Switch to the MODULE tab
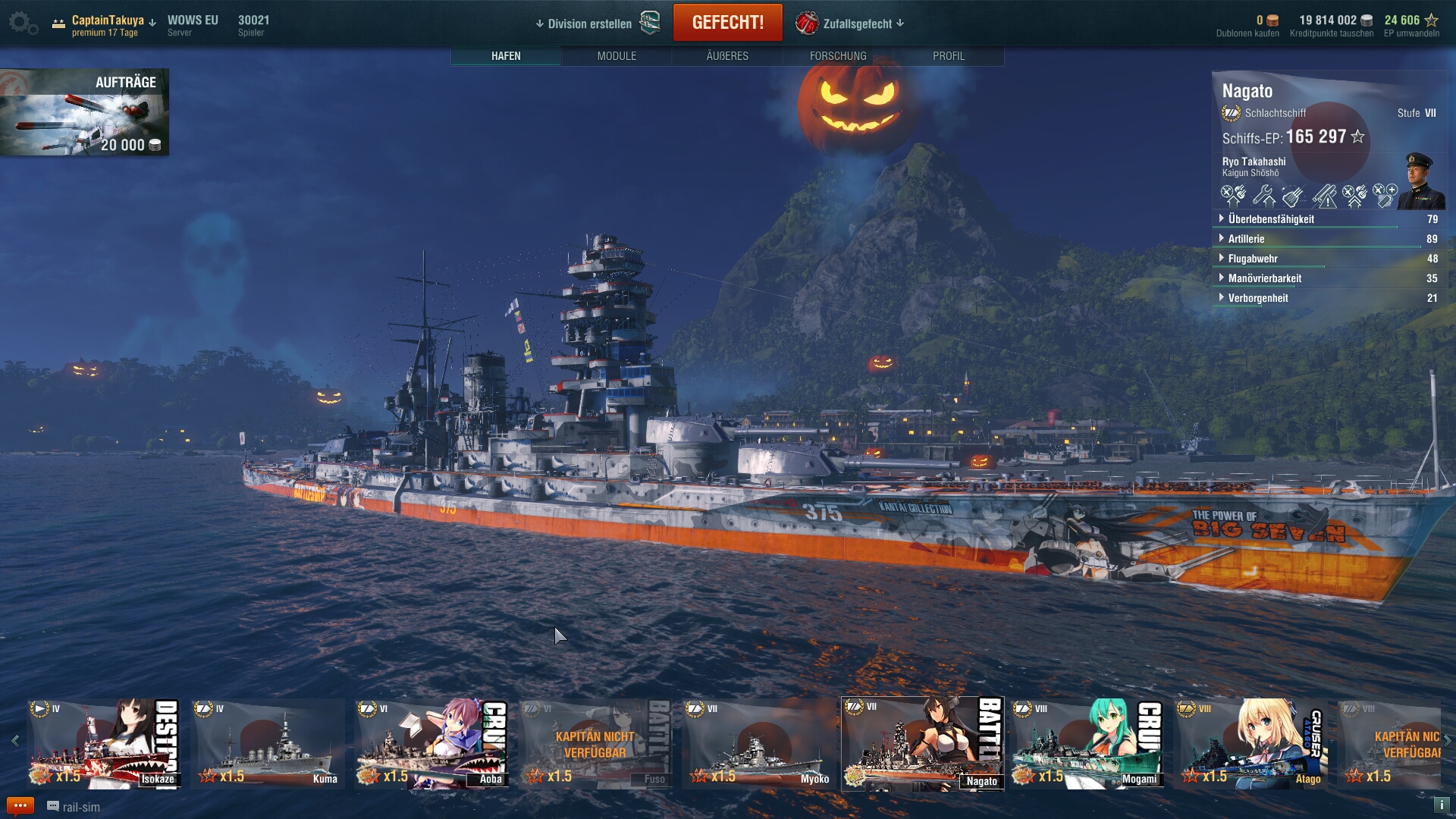 (x=617, y=56)
